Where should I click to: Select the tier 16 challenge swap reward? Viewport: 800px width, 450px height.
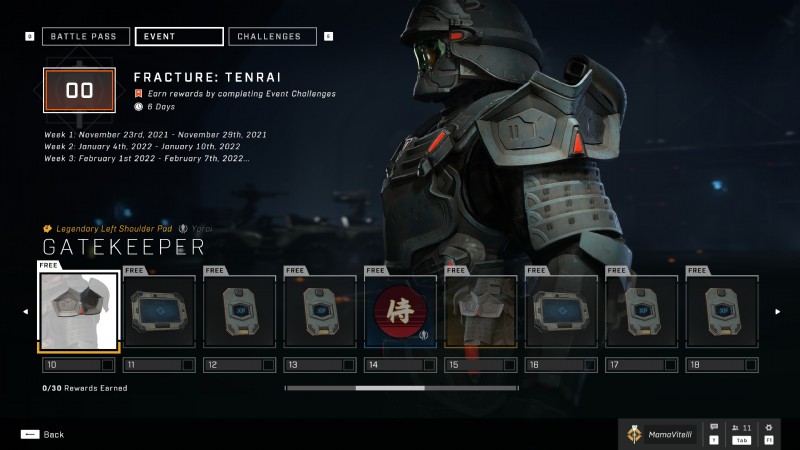point(561,312)
